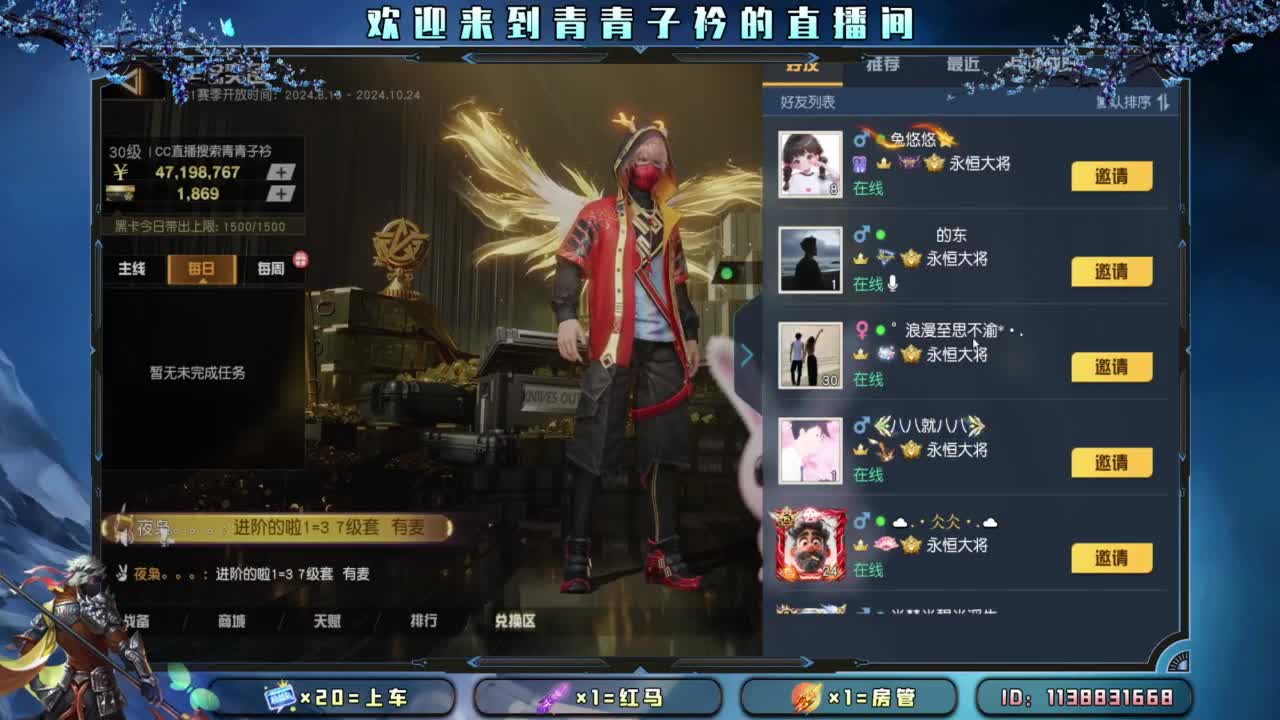This screenshot has height=720, width=1280.
Task: Click the avatar thumbnail of 欠欠
Action: pos(810,543)
